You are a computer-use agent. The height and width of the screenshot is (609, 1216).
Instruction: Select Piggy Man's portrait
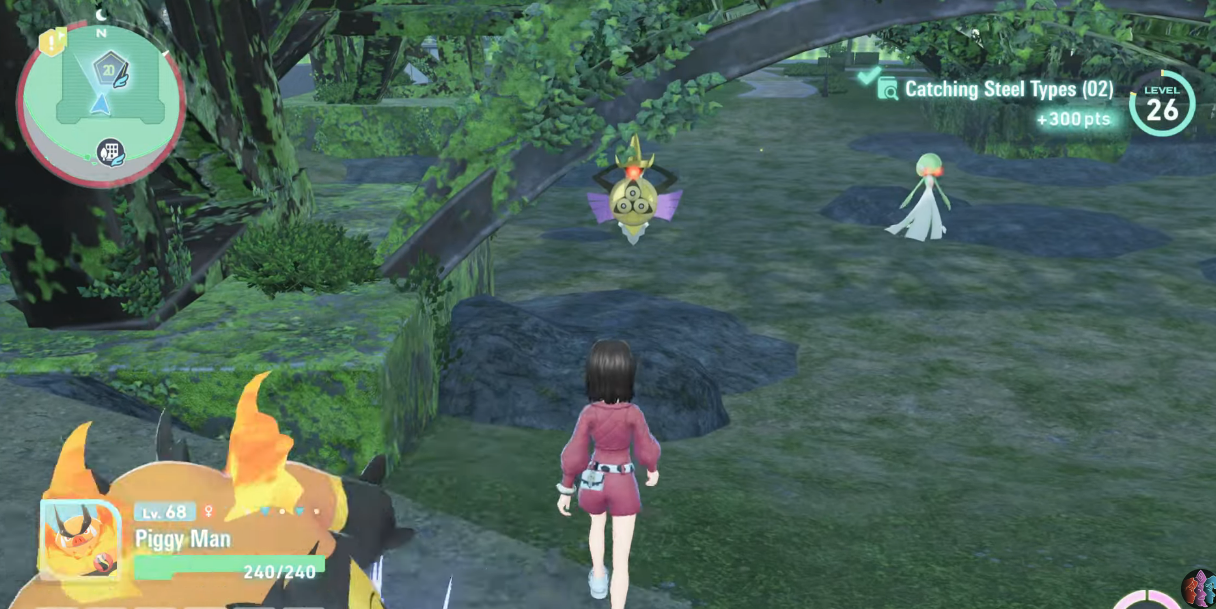coord(80,538)
